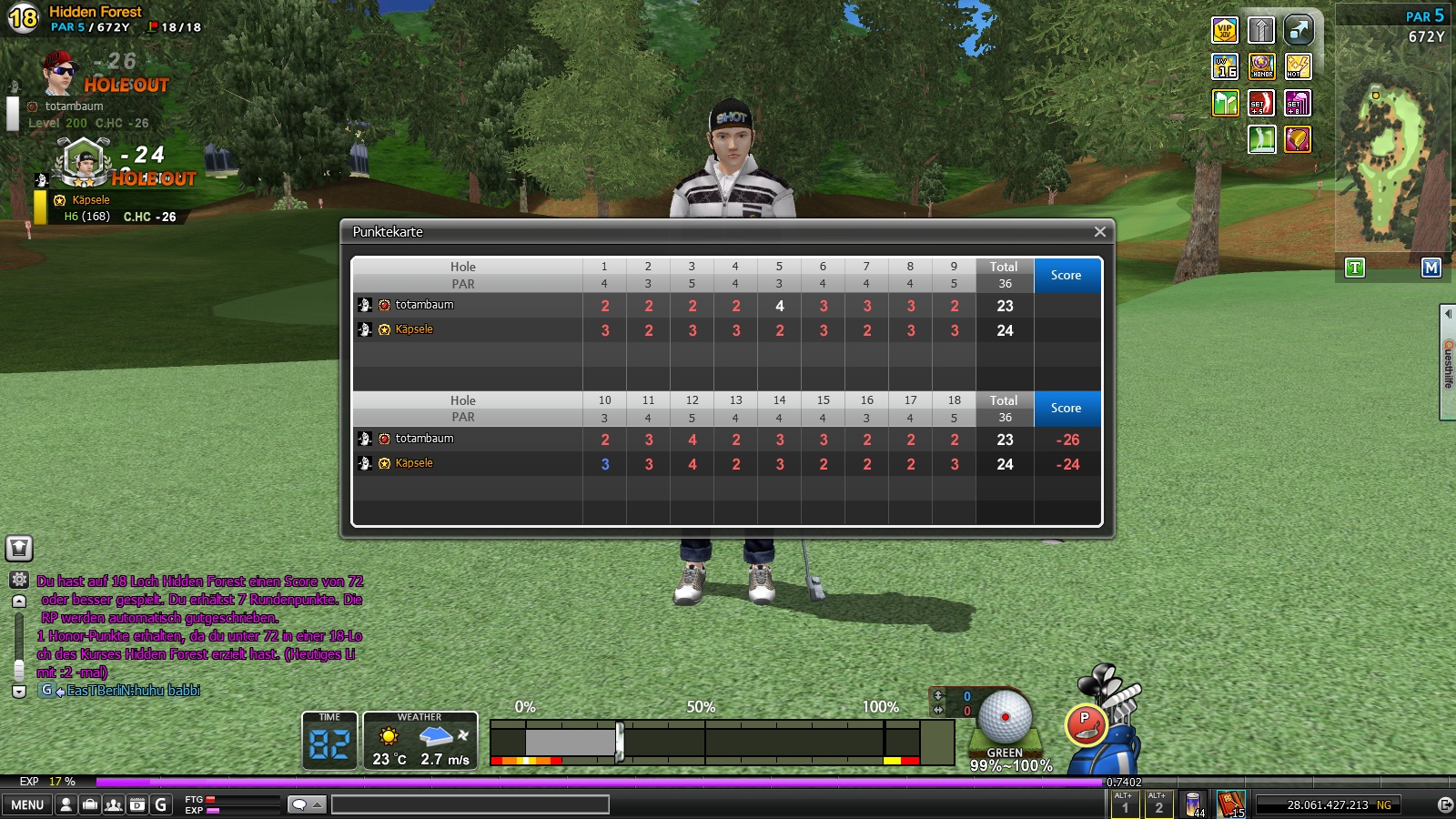The image size is (1456, 819).
Task: Click the exit arrow button
Action: pyautogui.click(x=1444, y=804)
